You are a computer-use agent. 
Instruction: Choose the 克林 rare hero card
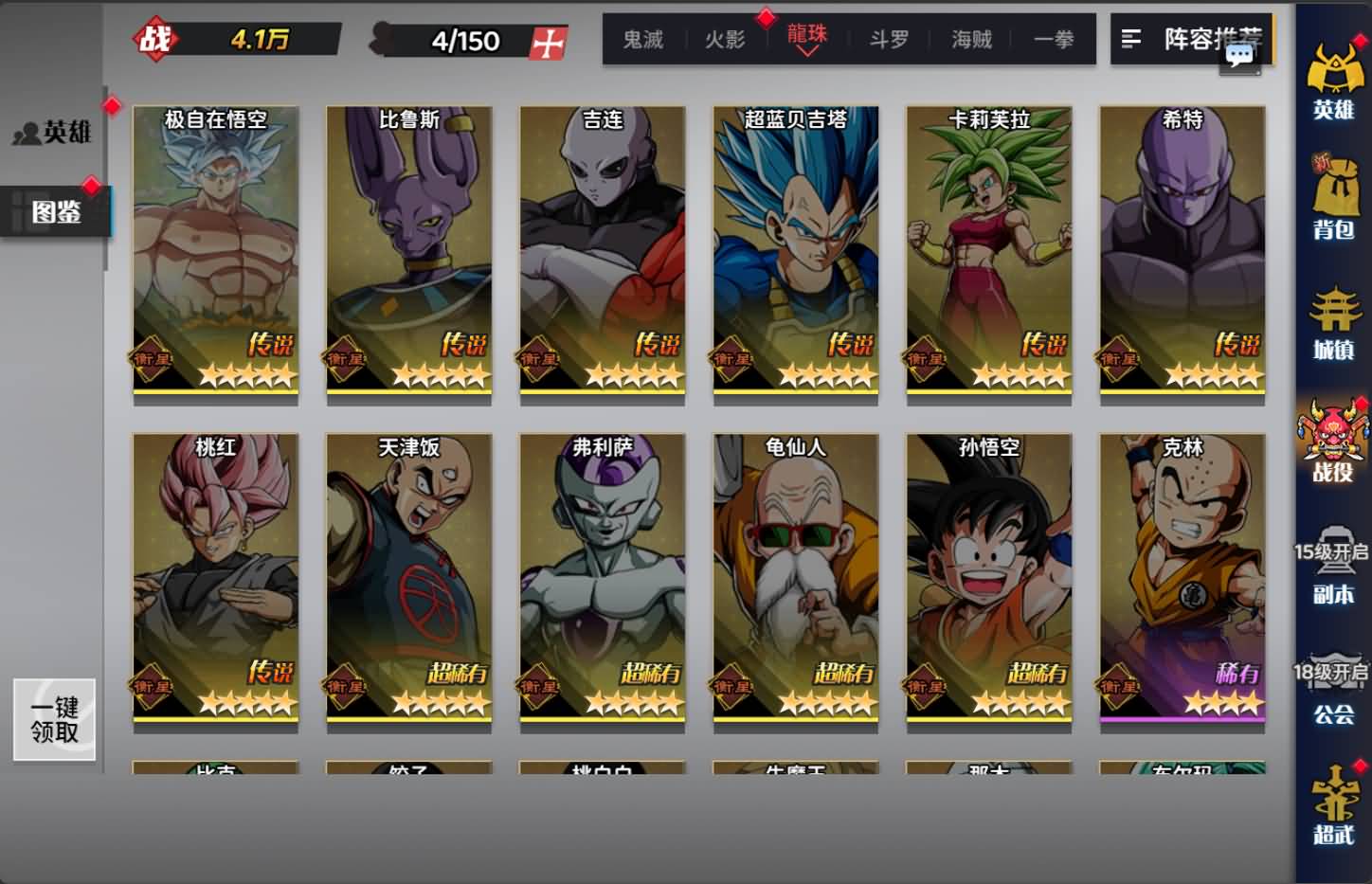pyautogui.click(x=1182, y=576)
